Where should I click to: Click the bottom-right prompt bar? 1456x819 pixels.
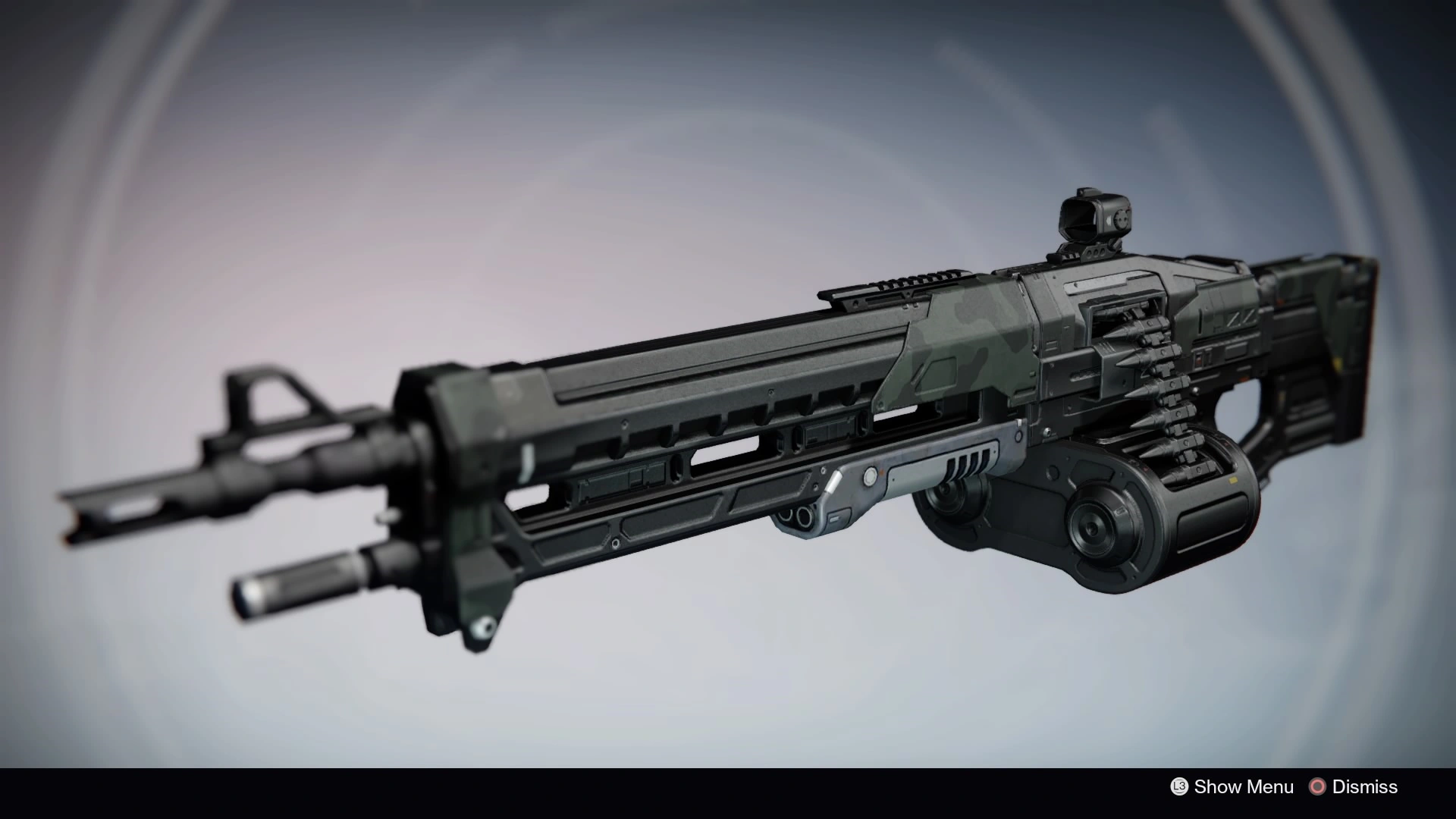point(1289,787)
